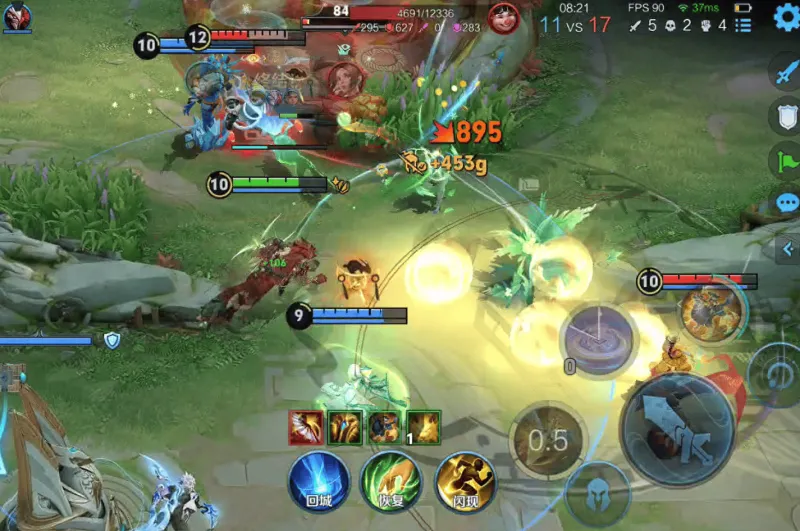Screen dimensions: 800x531
Task: Tap the red-haired enemy hero portrait
Action: click(x=504, y=18)
